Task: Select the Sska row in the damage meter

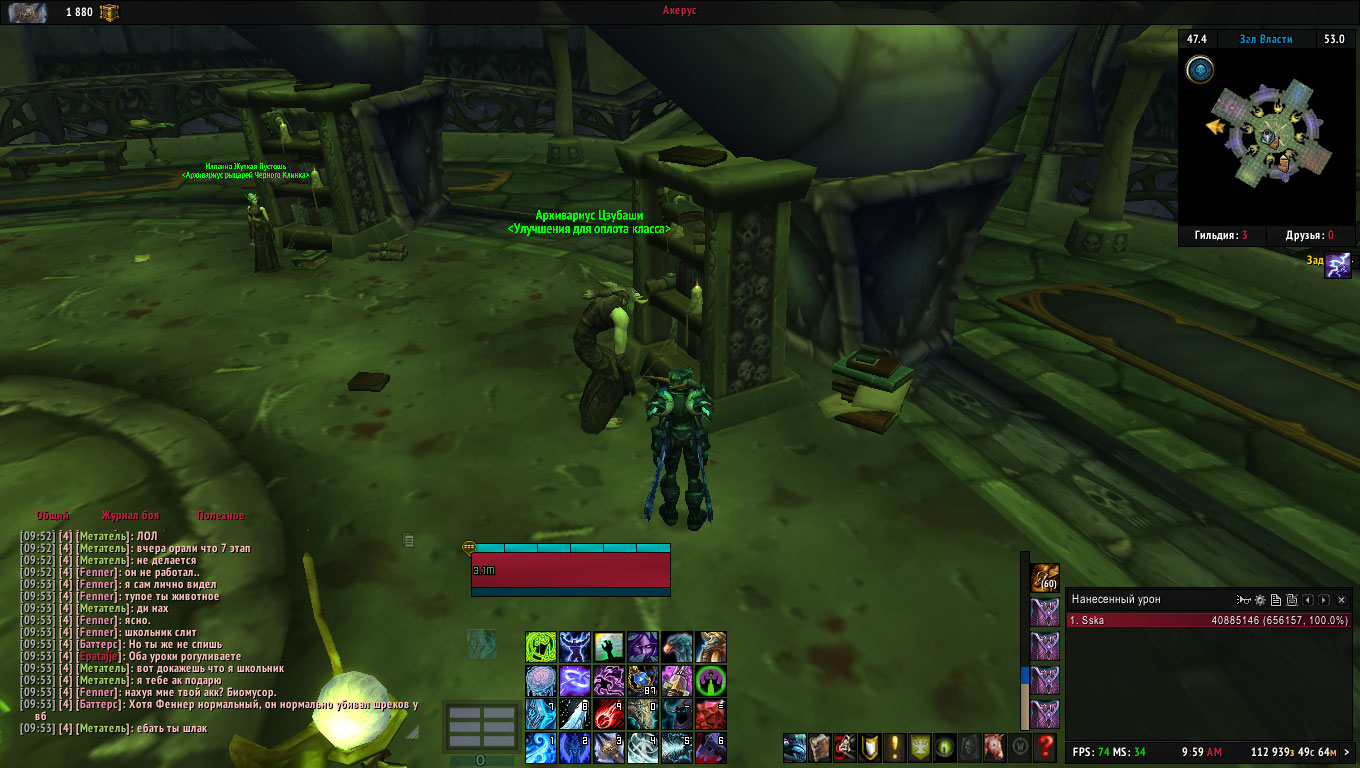Action: coord(1209,620)
